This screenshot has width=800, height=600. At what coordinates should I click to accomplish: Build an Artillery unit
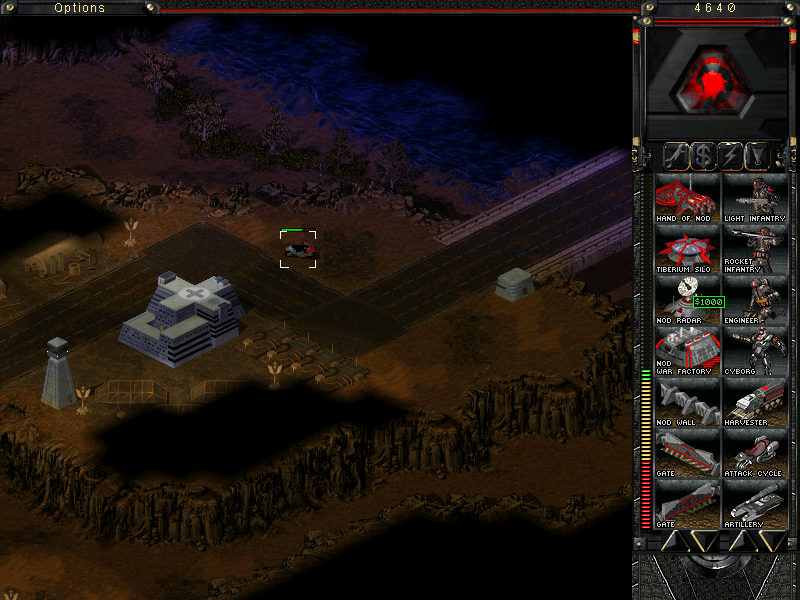coord(754,505)
